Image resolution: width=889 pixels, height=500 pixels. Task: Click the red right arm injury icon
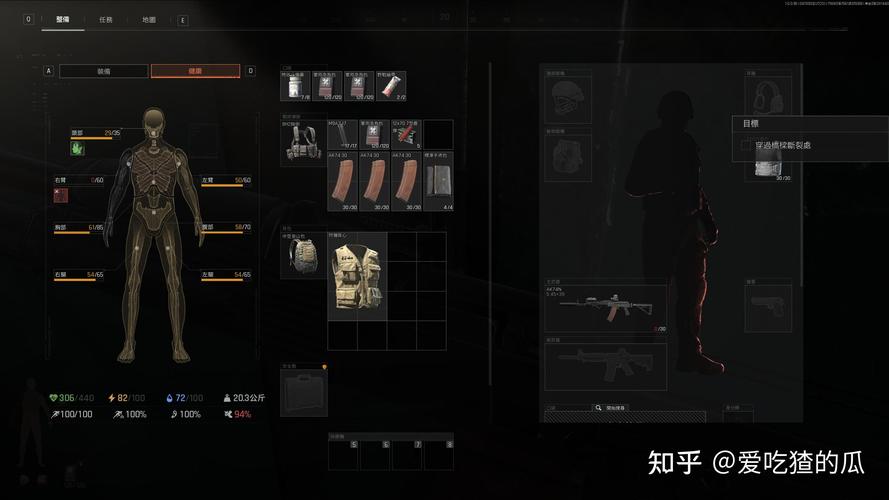61,194
